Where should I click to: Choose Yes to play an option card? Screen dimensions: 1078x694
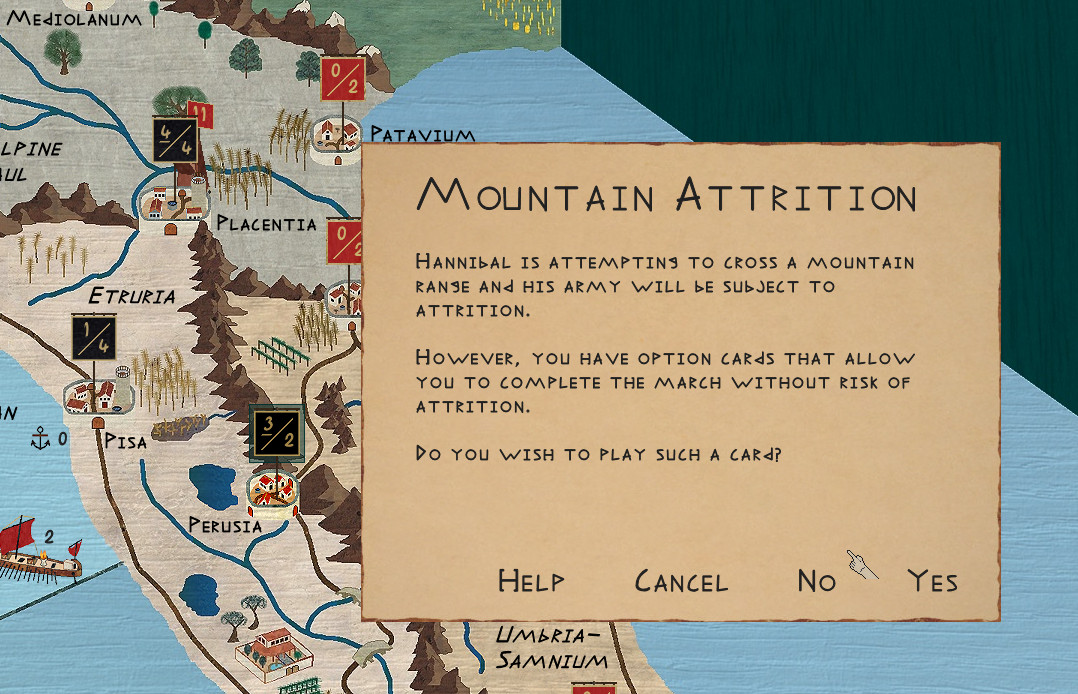coord(932,581)
